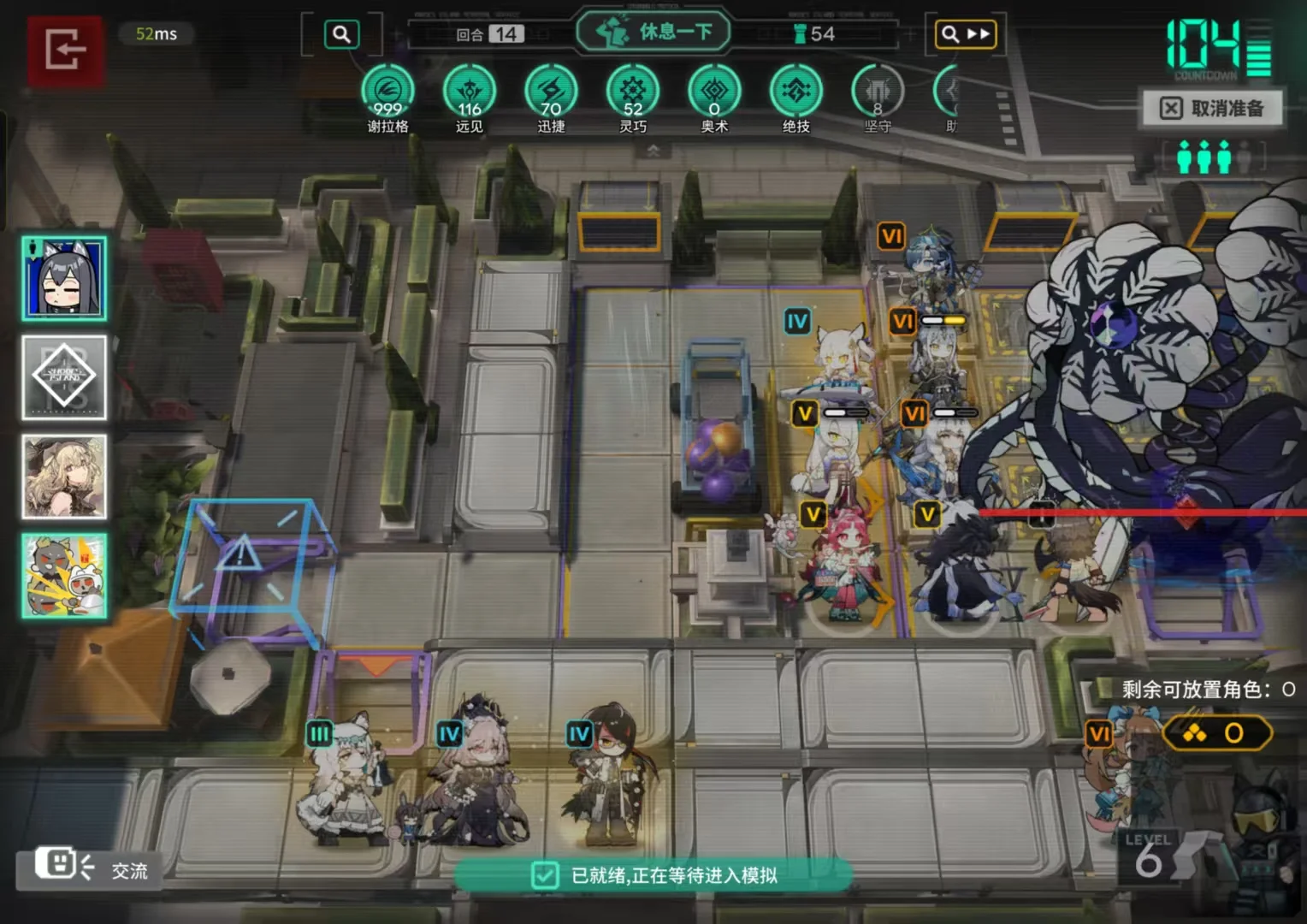The height and width of the screenshot is (924, 1307).
Task: Cancel ready with 取消准备
Action: tap(1212, 109)
